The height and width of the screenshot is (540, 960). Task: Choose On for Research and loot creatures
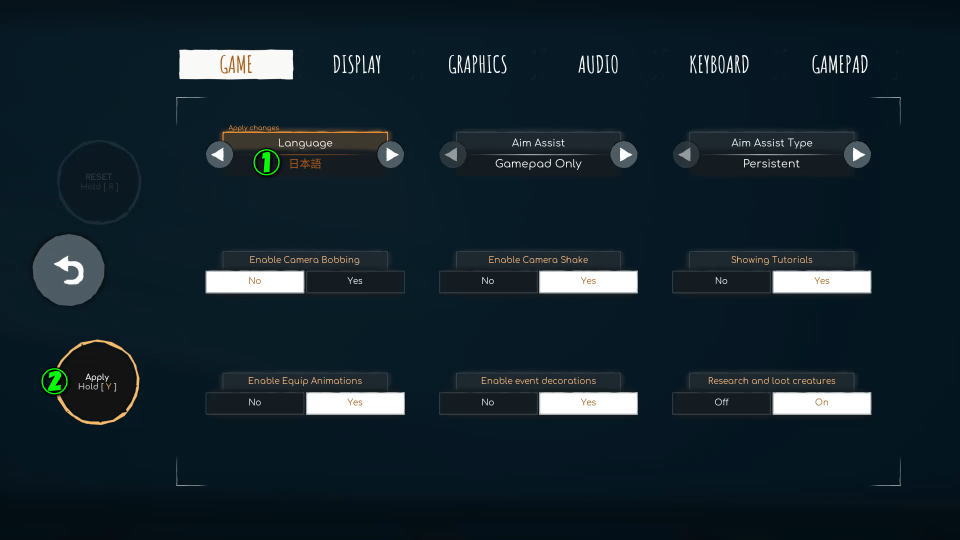pyautogui.click(x=821, y=402)
